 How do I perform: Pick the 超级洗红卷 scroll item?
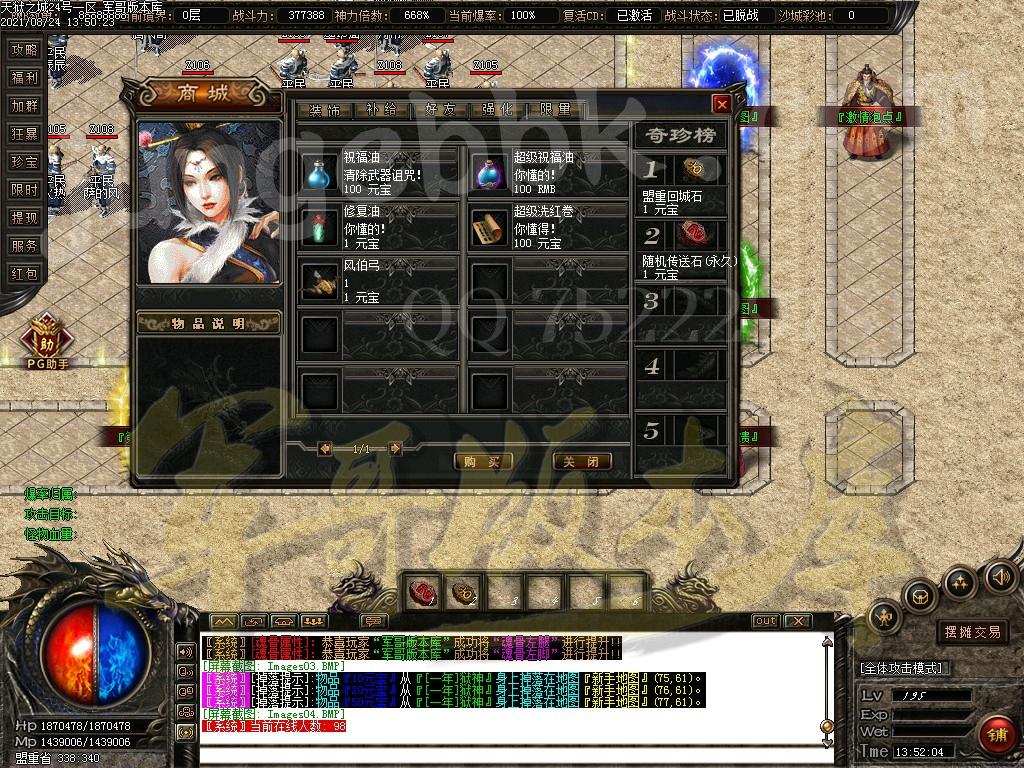(490, 226)
